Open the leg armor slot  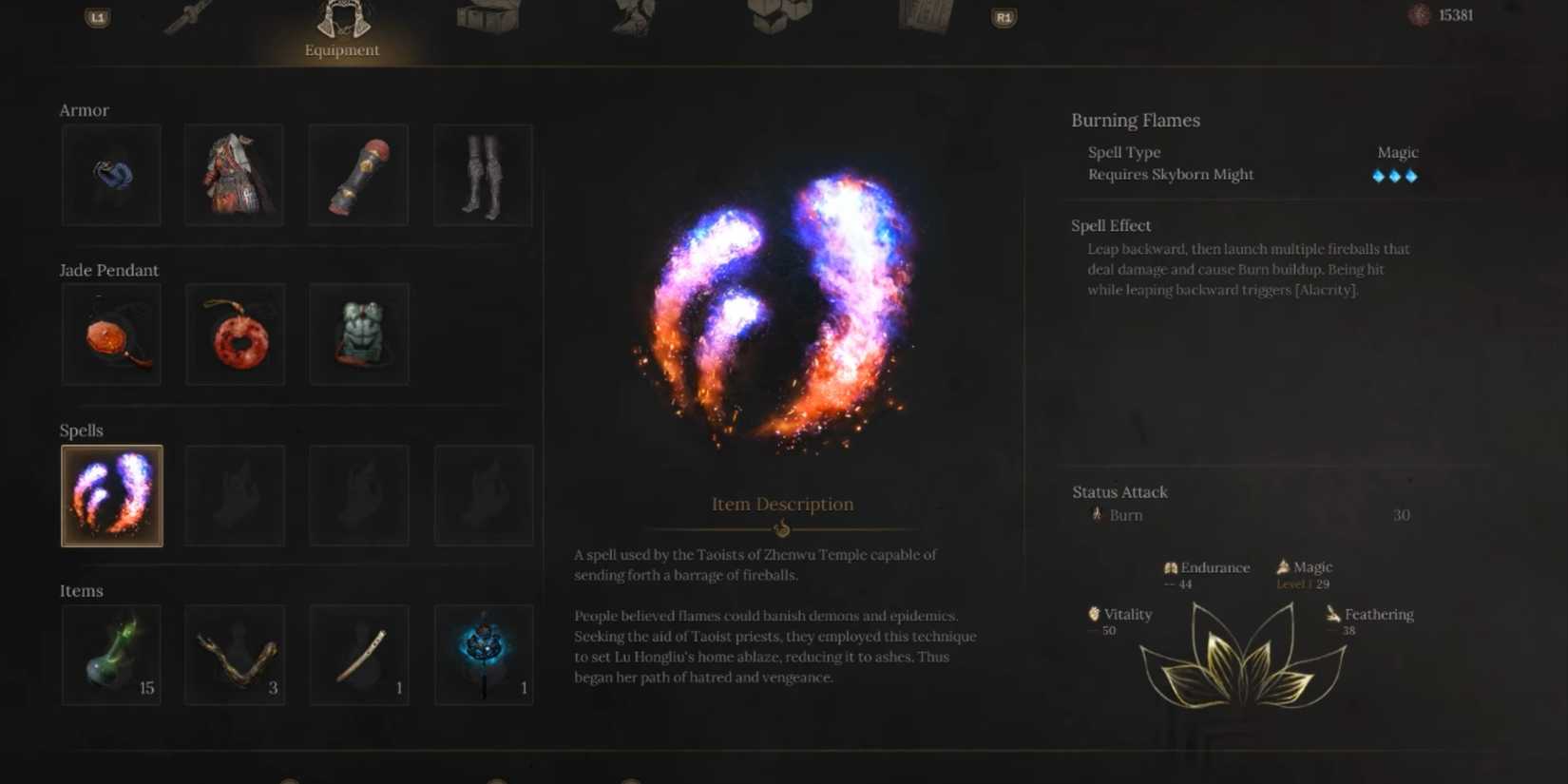(x=483, y=175)
